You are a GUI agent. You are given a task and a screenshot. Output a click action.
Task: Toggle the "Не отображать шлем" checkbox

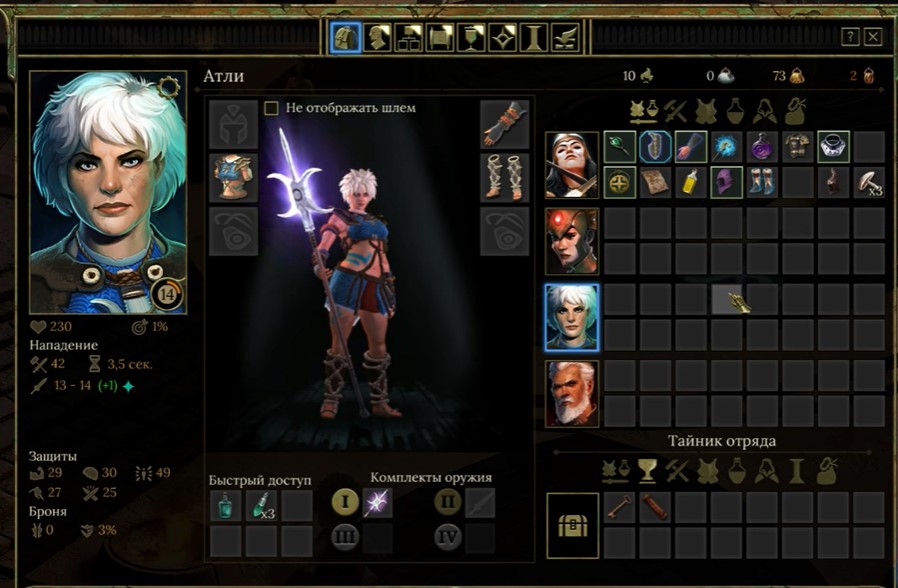coord(271,108)
